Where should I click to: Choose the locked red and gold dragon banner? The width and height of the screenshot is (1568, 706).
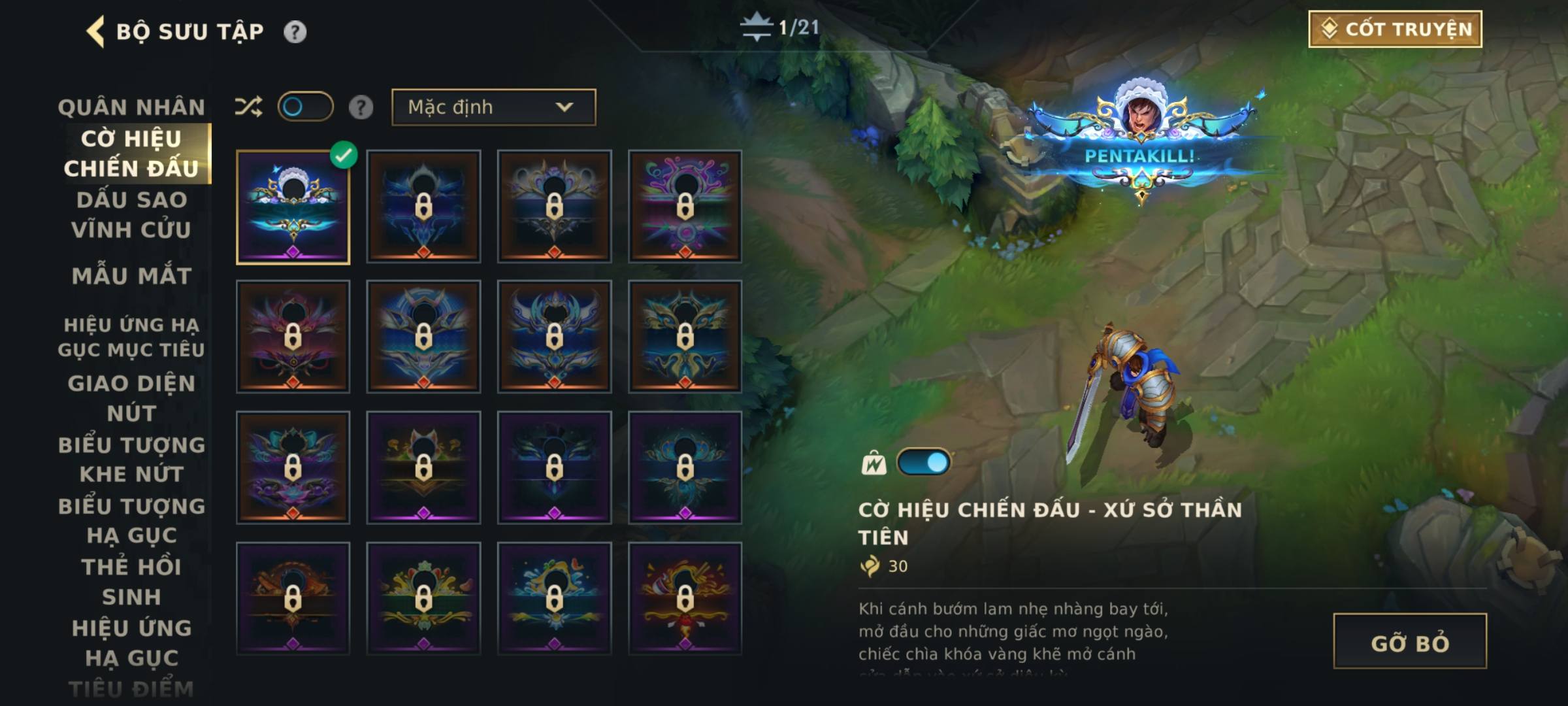pos(685,599)
